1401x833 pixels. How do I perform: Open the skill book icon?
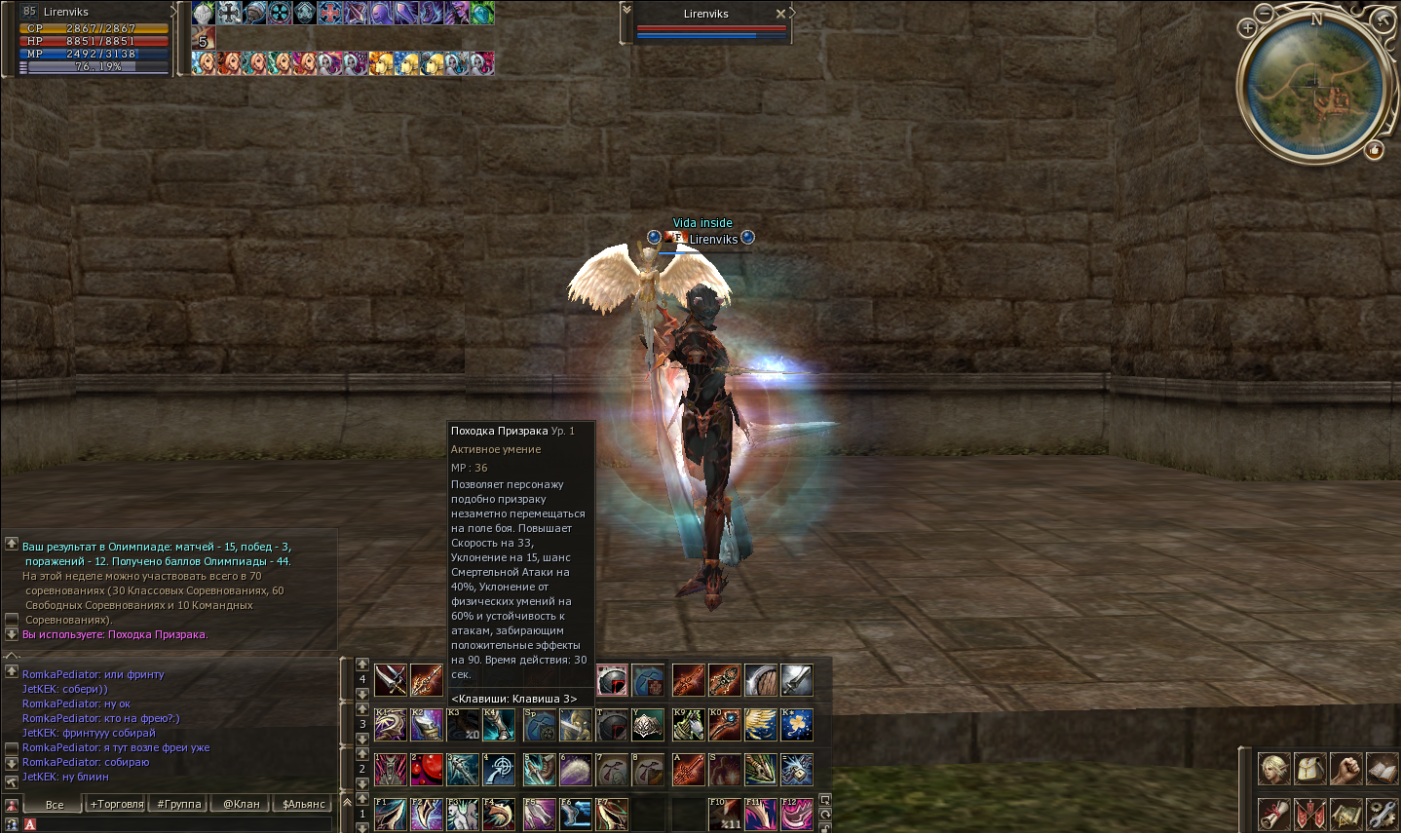point(1382,768)
